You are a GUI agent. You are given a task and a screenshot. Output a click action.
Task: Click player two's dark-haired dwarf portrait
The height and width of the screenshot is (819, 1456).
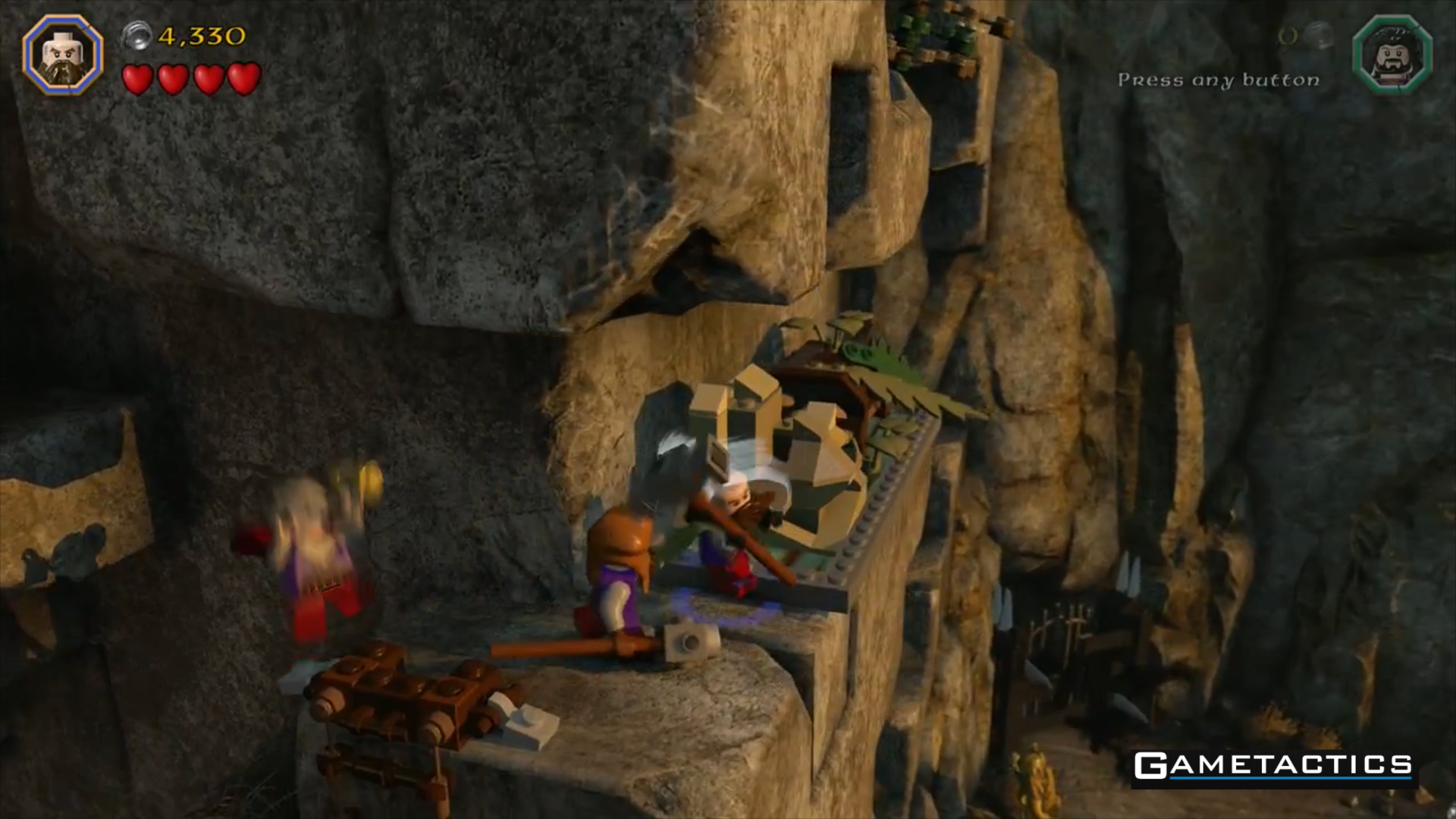click(x=1392, y=55)
